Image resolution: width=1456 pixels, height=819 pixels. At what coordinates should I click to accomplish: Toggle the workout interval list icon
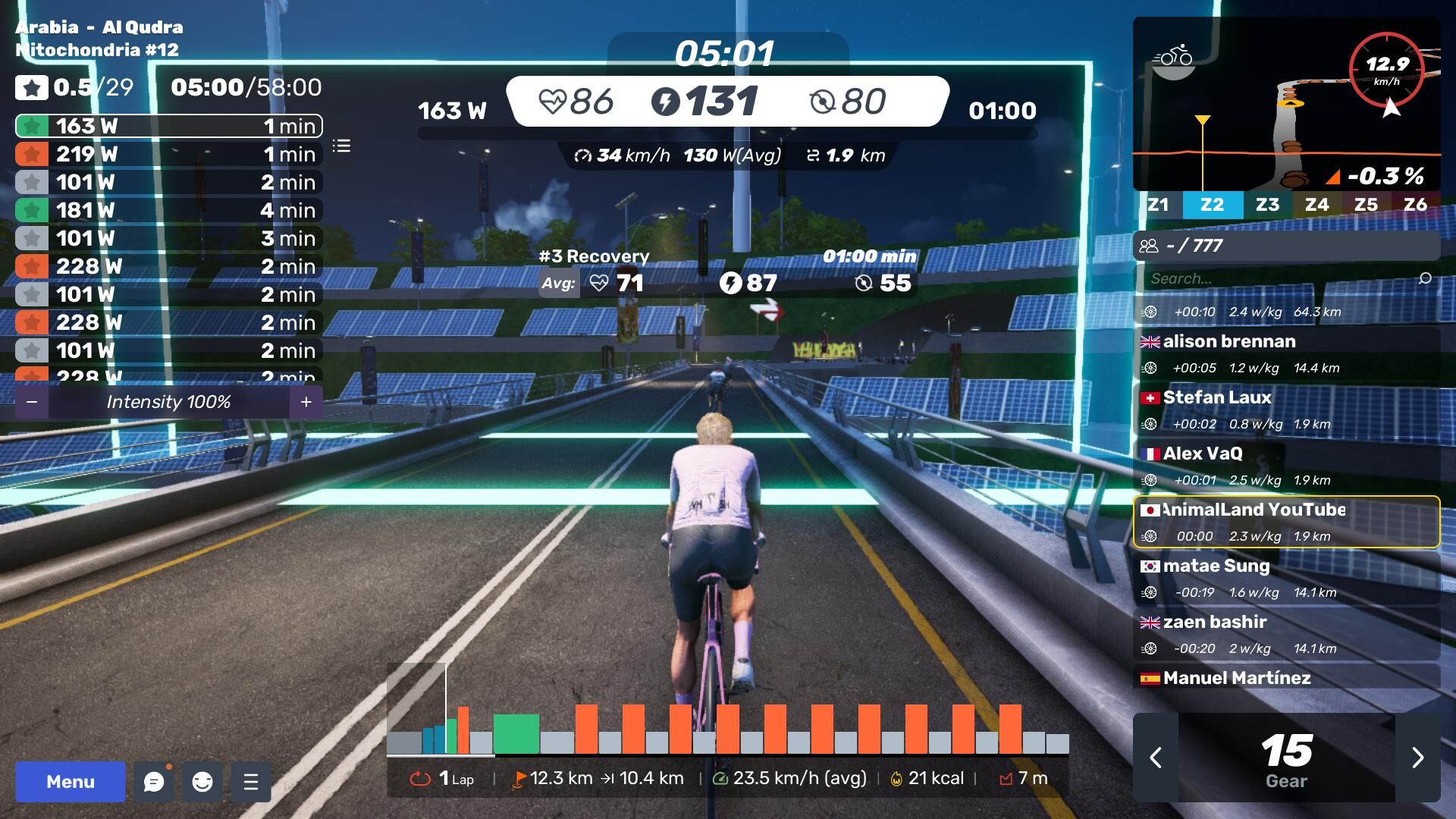pyautogui.click(x=341, y=146)
